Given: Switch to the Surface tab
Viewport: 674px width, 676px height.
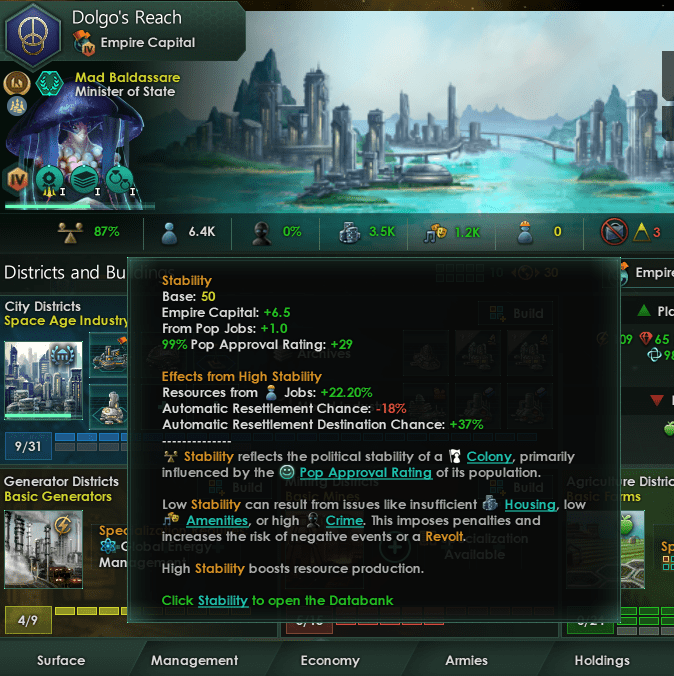Looking at the screenshot, I should tap(61, 660).
